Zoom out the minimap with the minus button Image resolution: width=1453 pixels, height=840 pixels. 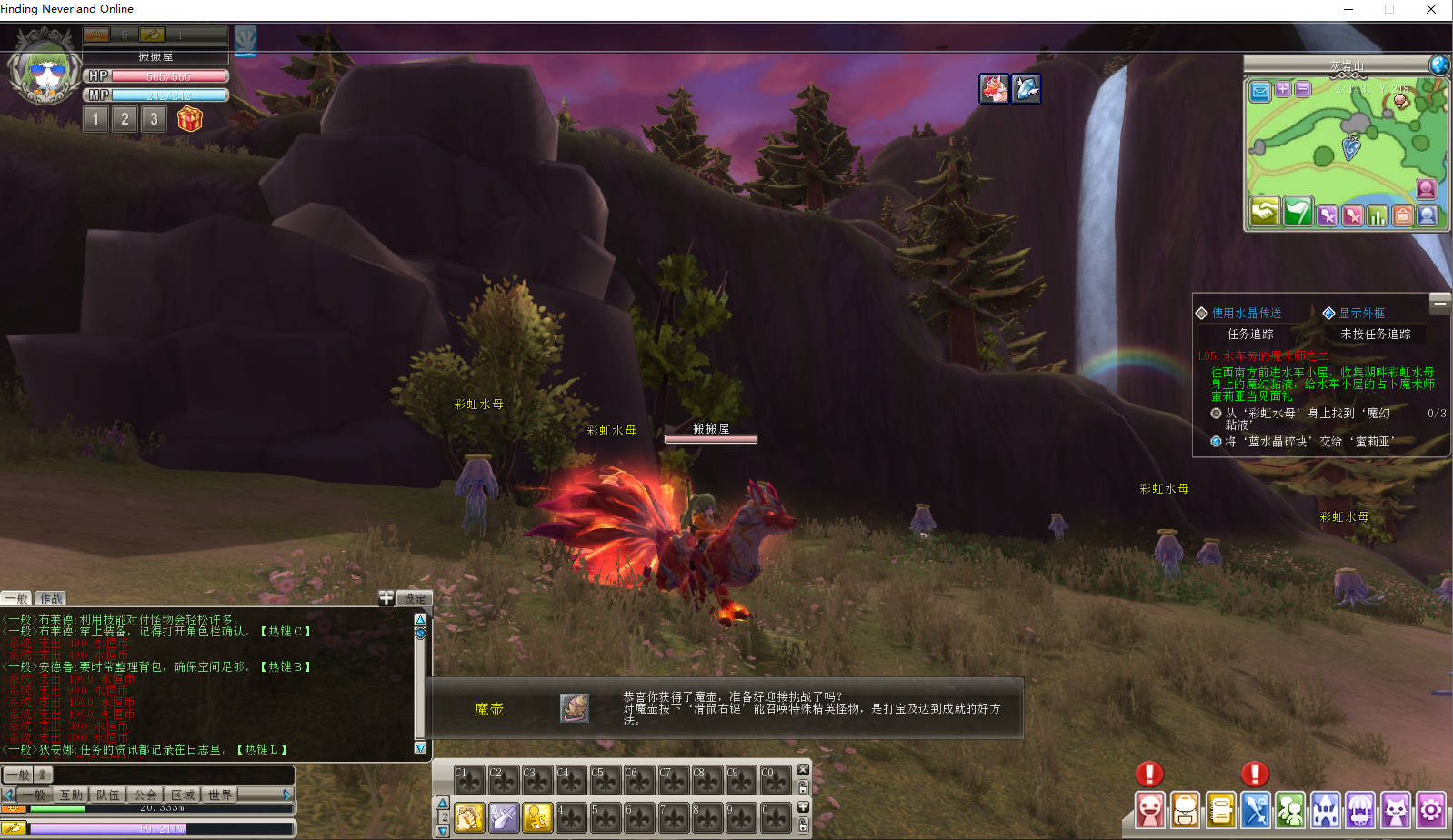(1302, 89)
